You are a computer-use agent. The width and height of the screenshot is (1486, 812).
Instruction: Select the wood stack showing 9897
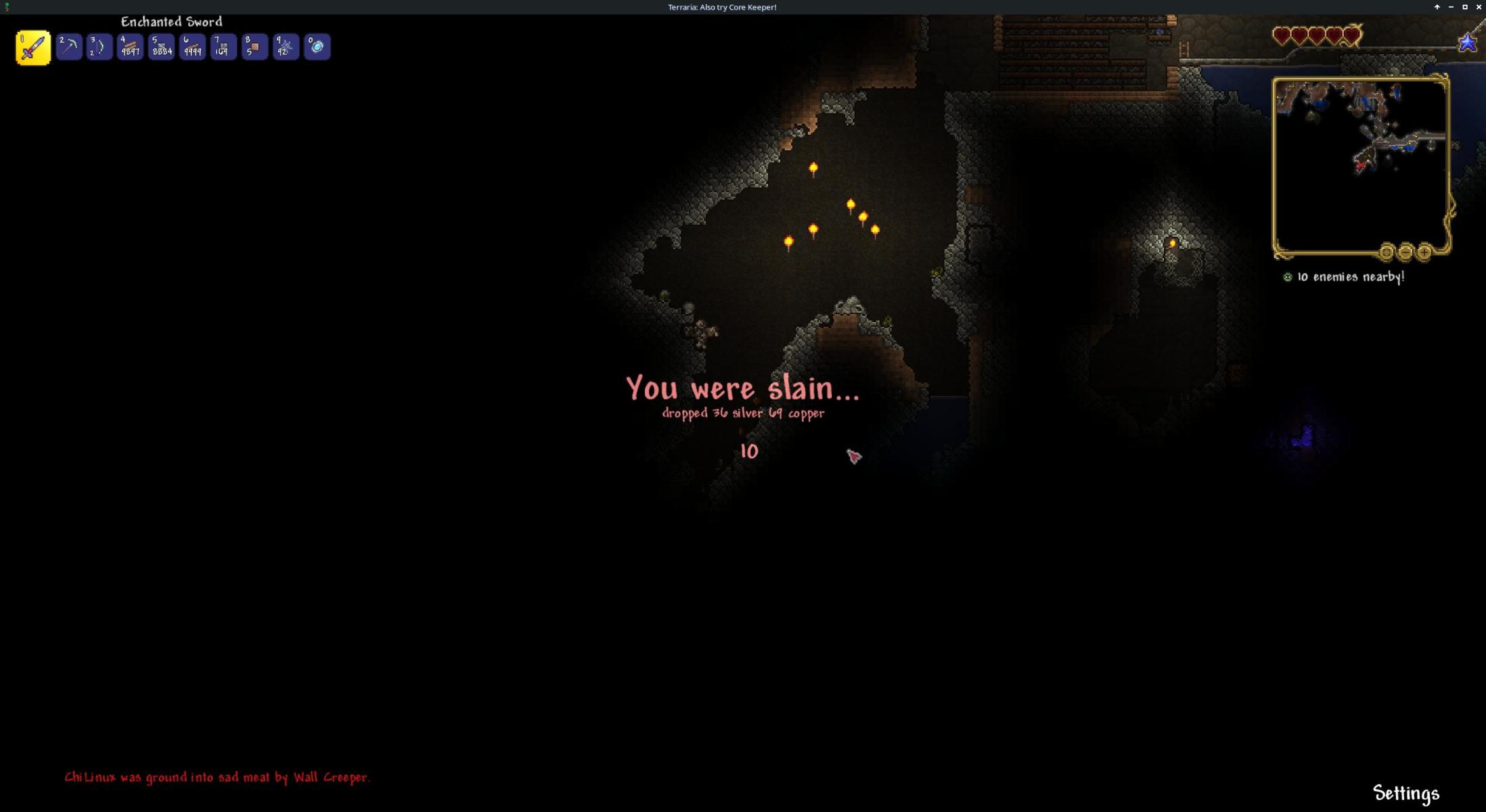tap(130, 47)
